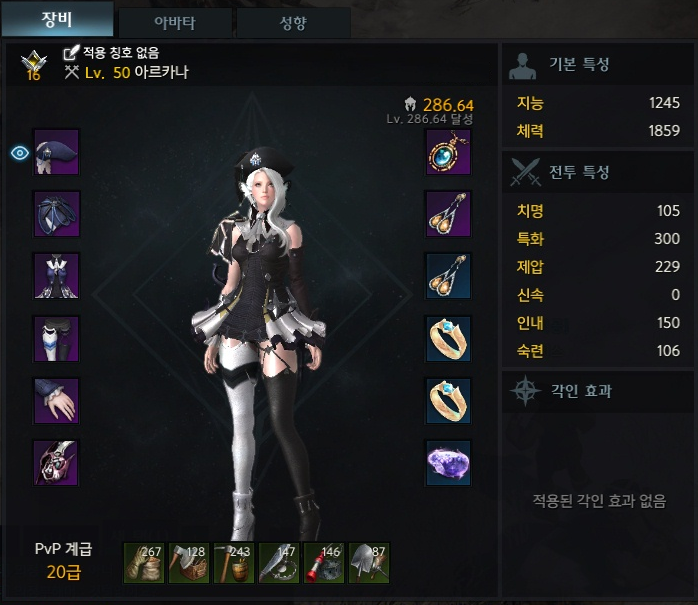Select the fishing float life skill icon

[x=324, y=563]
